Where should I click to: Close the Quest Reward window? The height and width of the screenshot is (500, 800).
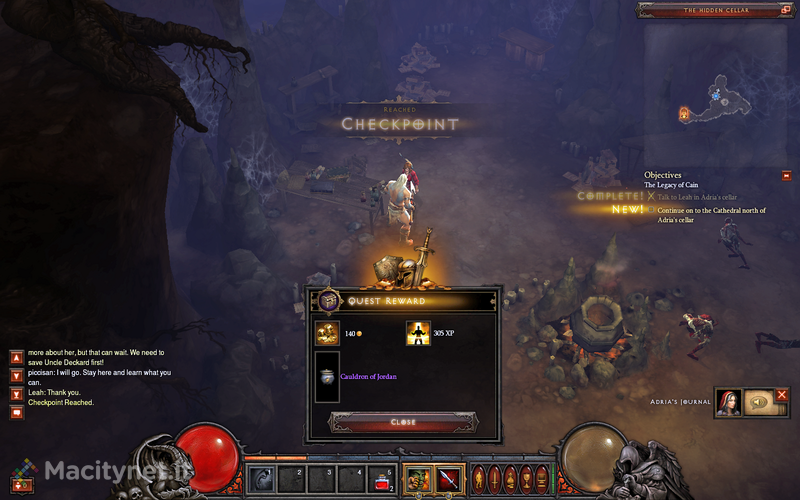[403, 422]
